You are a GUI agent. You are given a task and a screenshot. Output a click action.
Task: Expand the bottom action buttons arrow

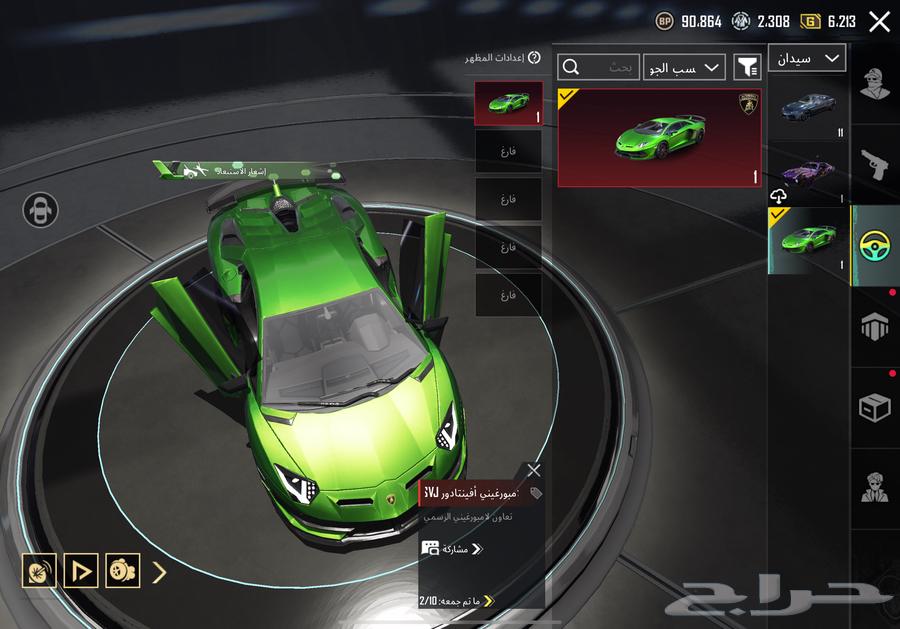(x=158, y=572)
